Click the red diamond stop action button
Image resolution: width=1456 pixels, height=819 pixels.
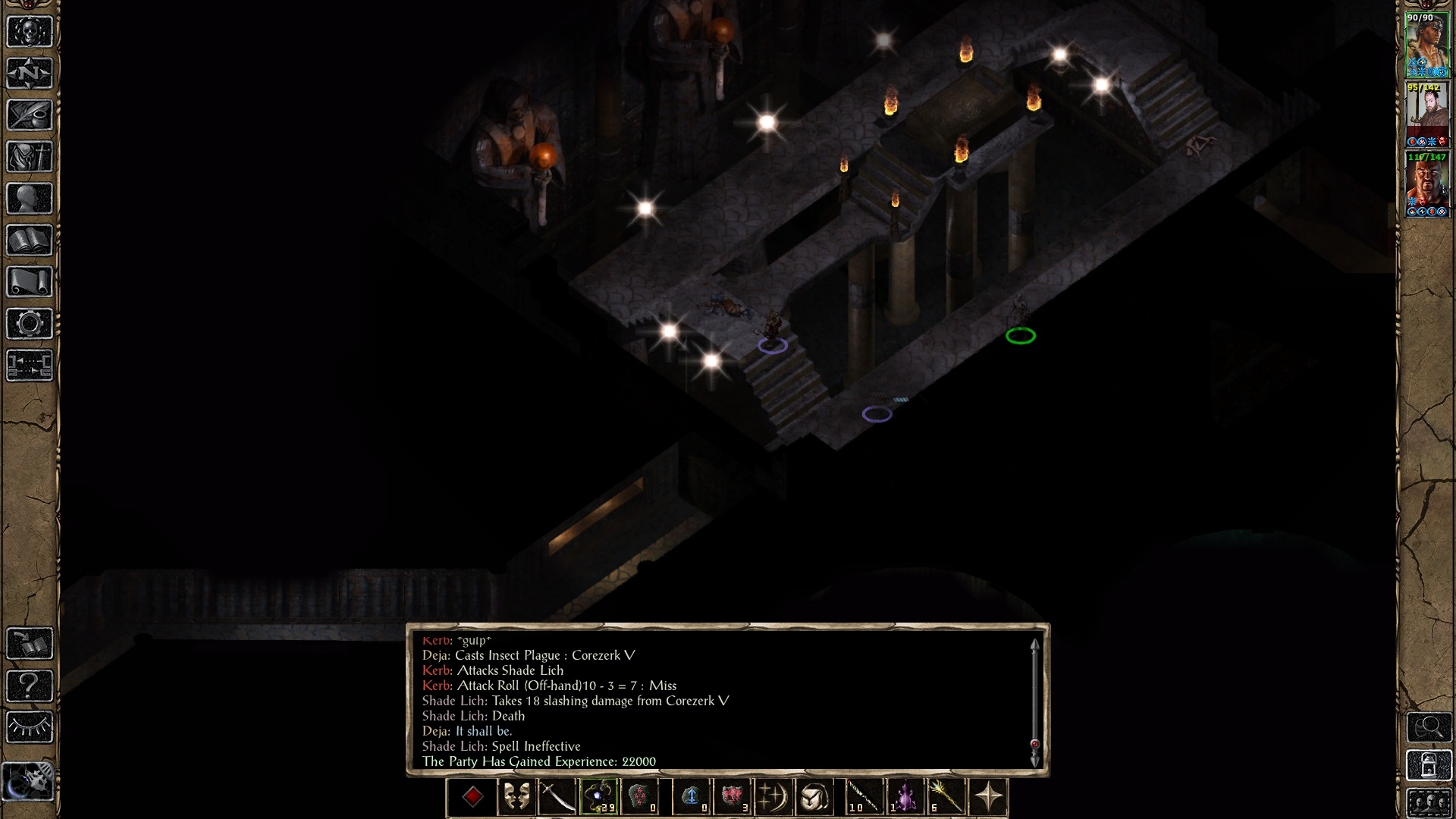tap(472, 797)
